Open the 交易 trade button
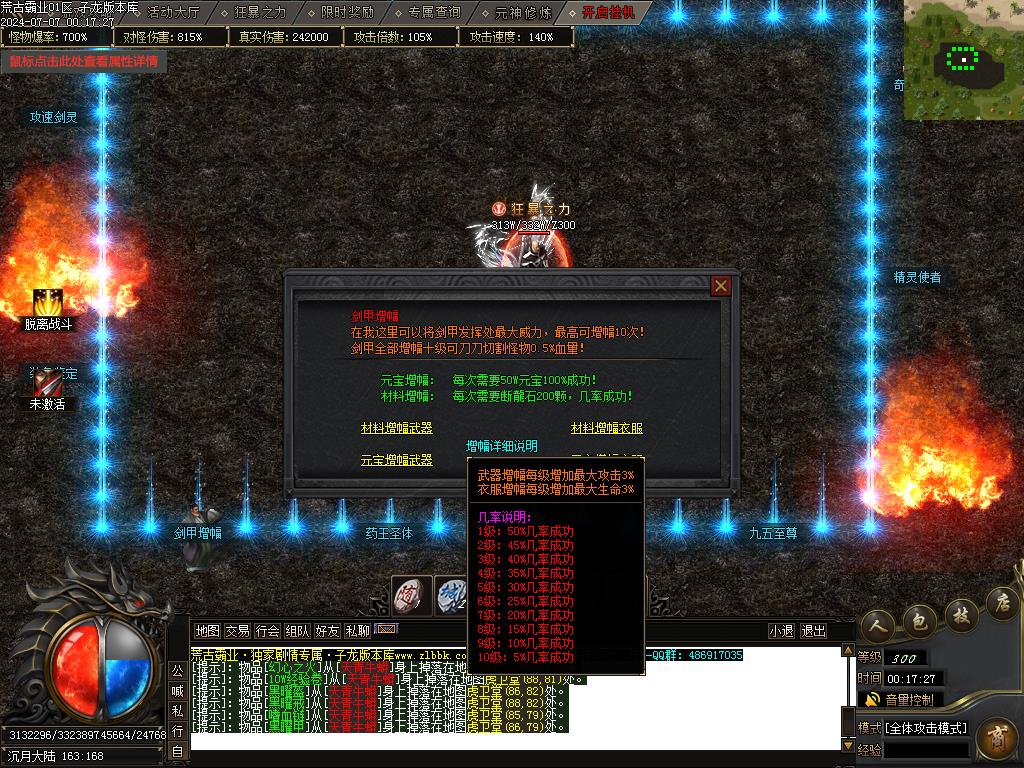 tap(237, 631)
